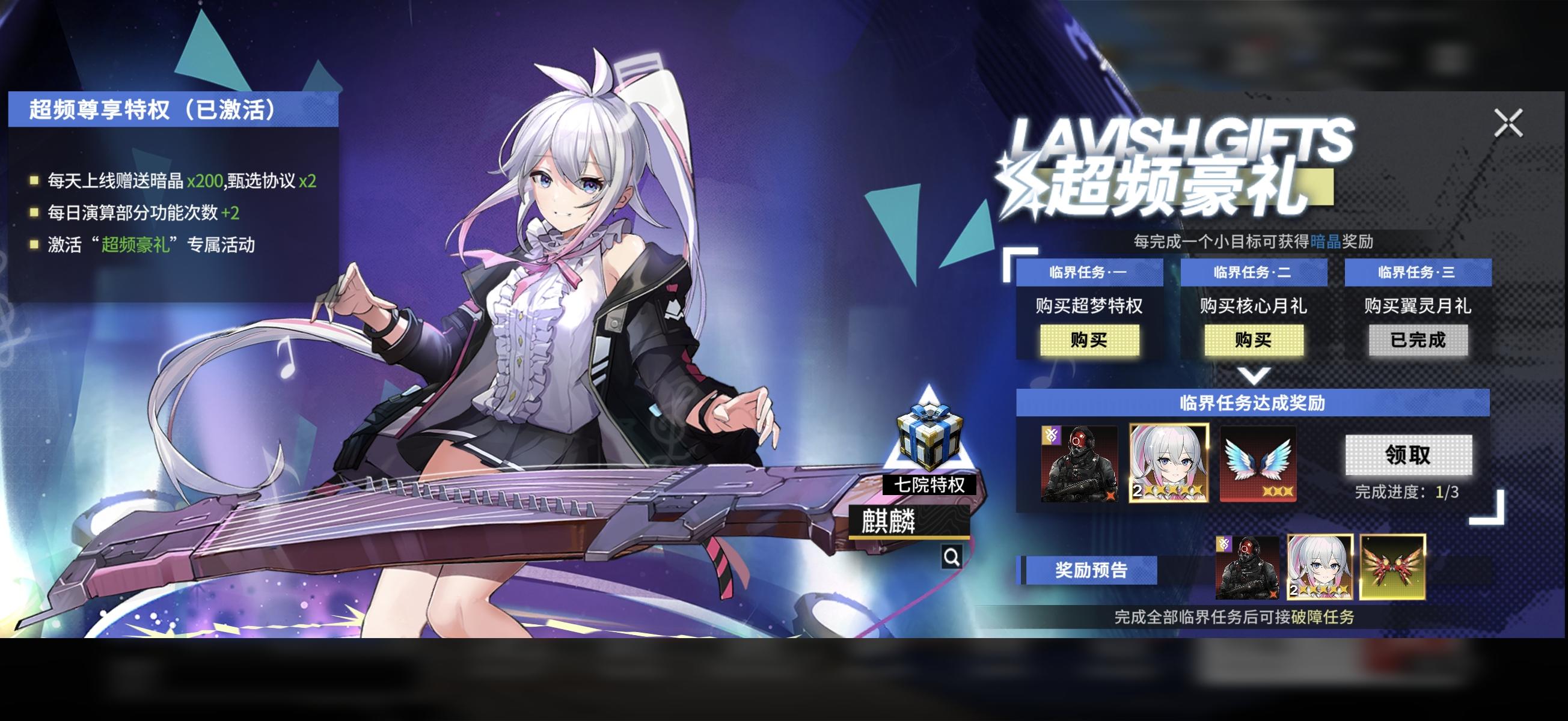Screen dimensions: 1568x721
Task: Switch to the 临界任务·三 tab
Action: [1417, 273]
